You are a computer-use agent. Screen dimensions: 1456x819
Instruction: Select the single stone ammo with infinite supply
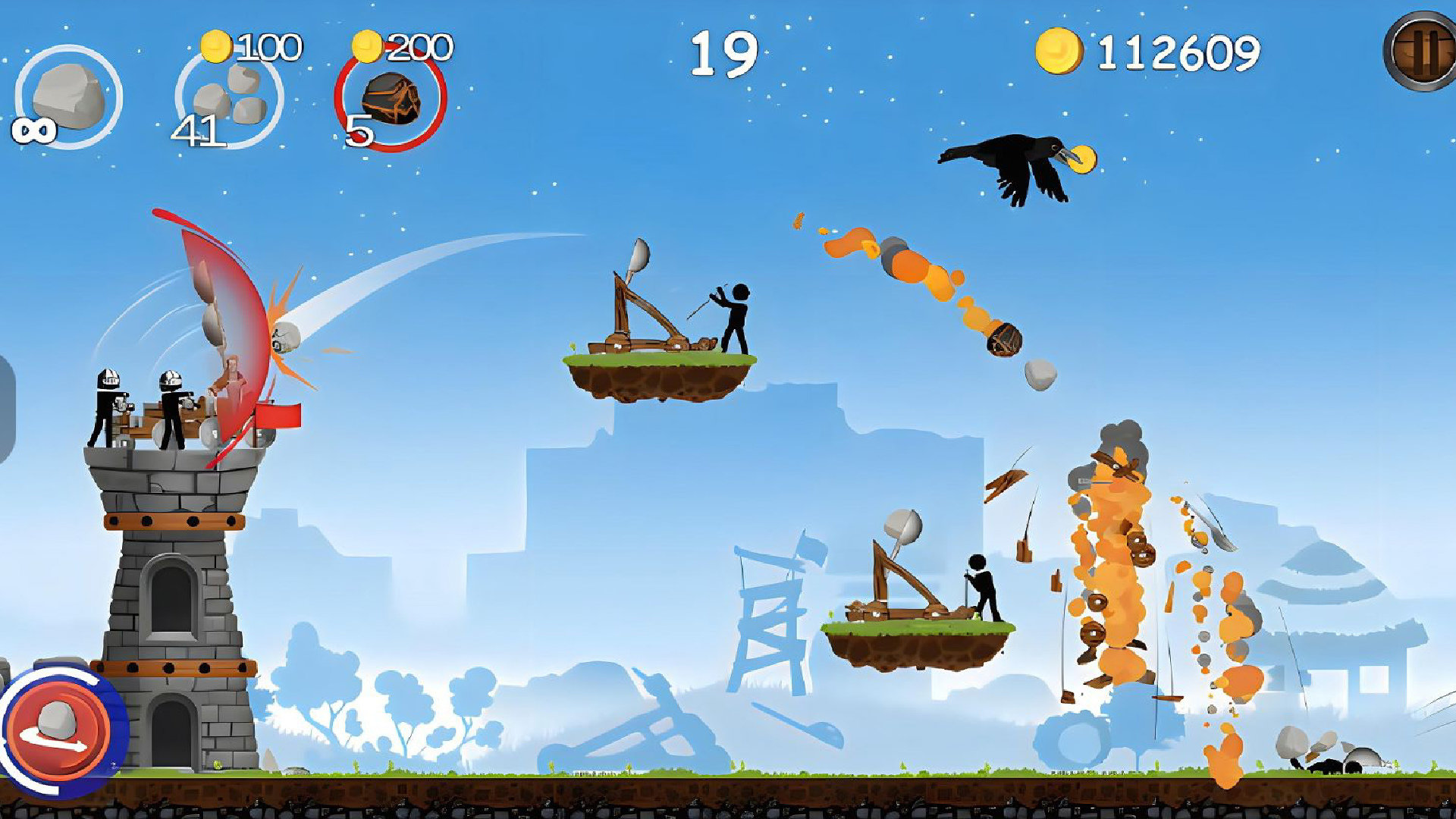68,97
